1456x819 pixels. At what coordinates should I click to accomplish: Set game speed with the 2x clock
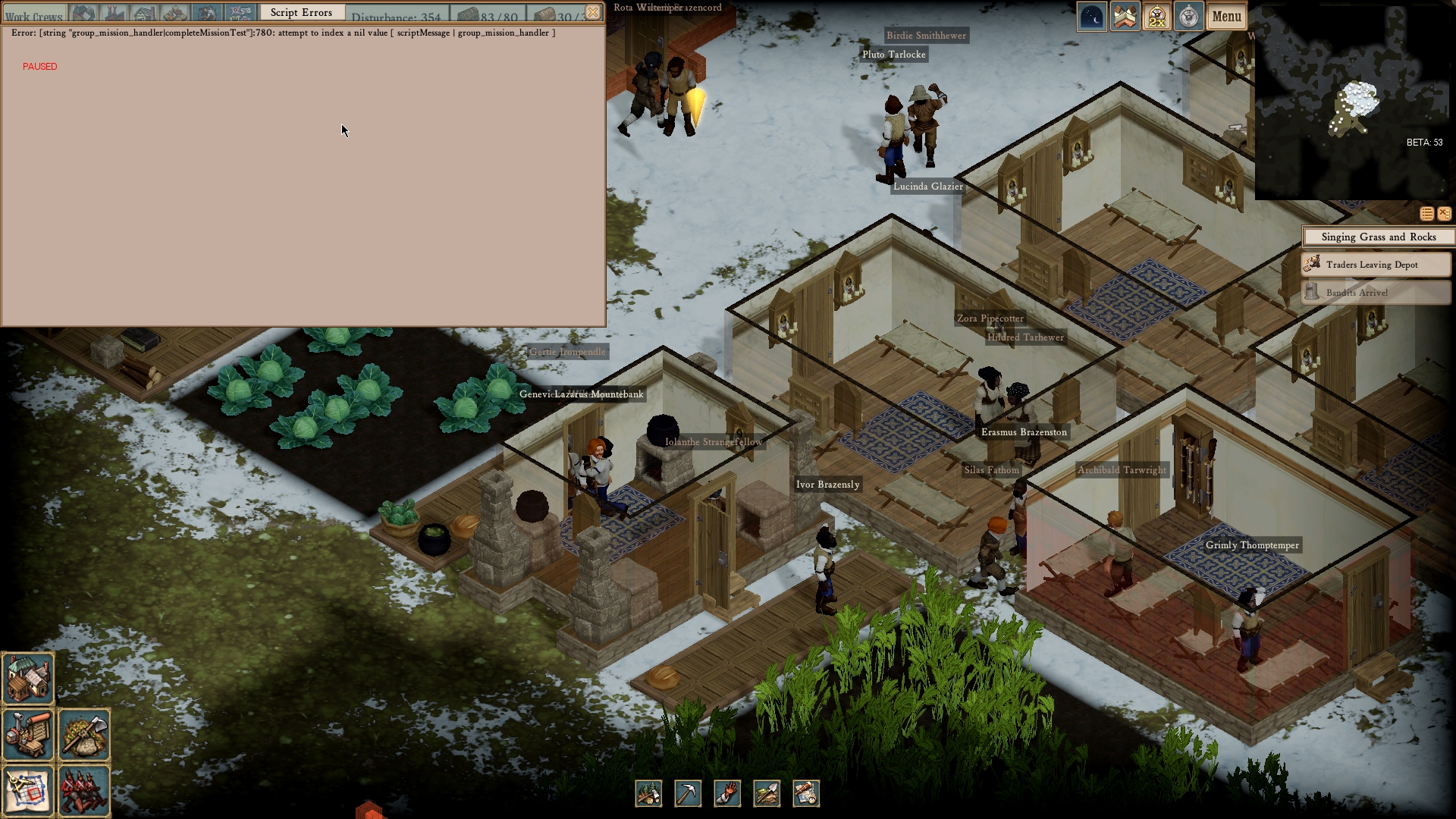click(1156, 16)
